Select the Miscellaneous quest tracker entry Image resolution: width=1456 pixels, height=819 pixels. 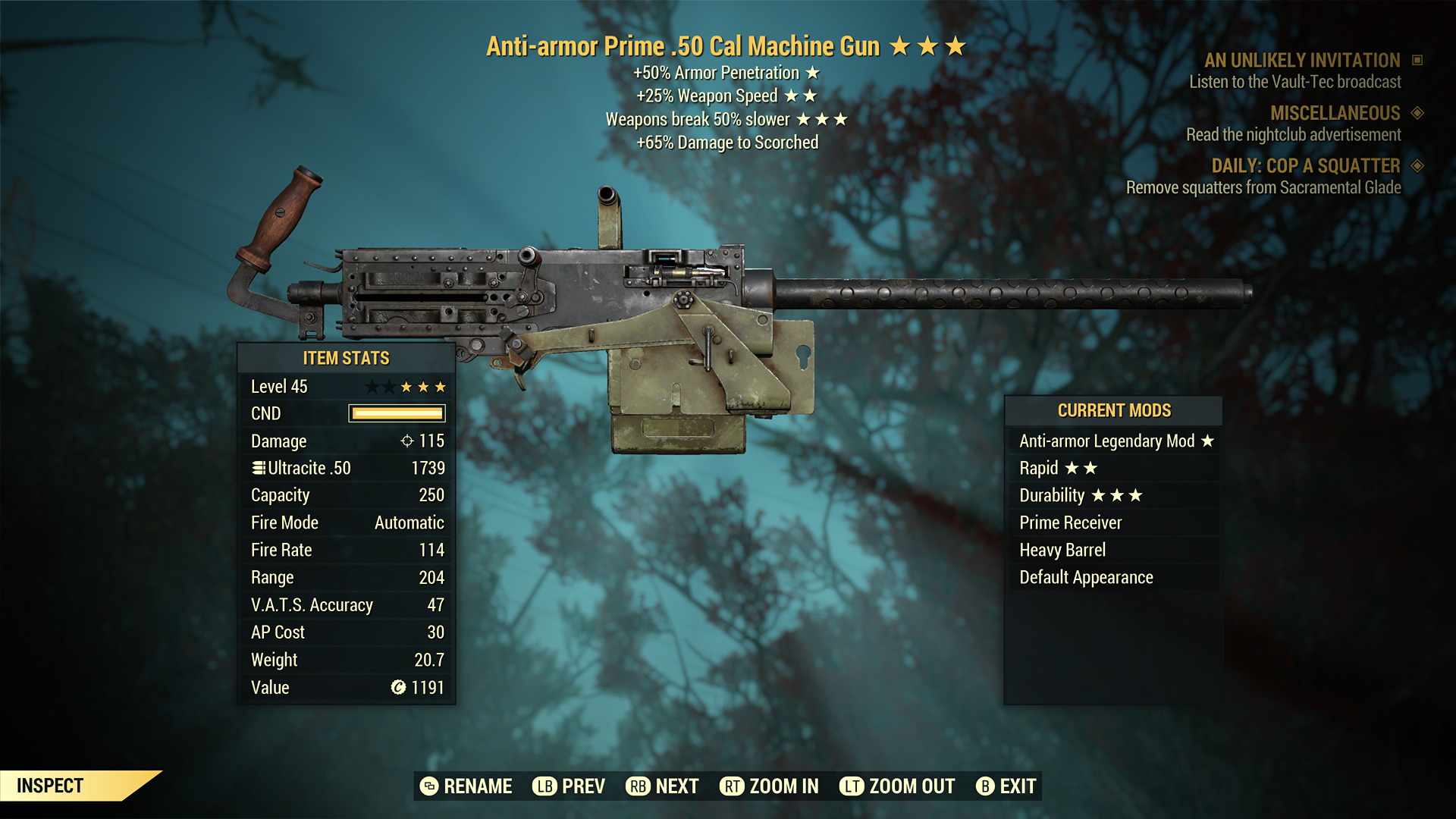(x=1335, y=114)
